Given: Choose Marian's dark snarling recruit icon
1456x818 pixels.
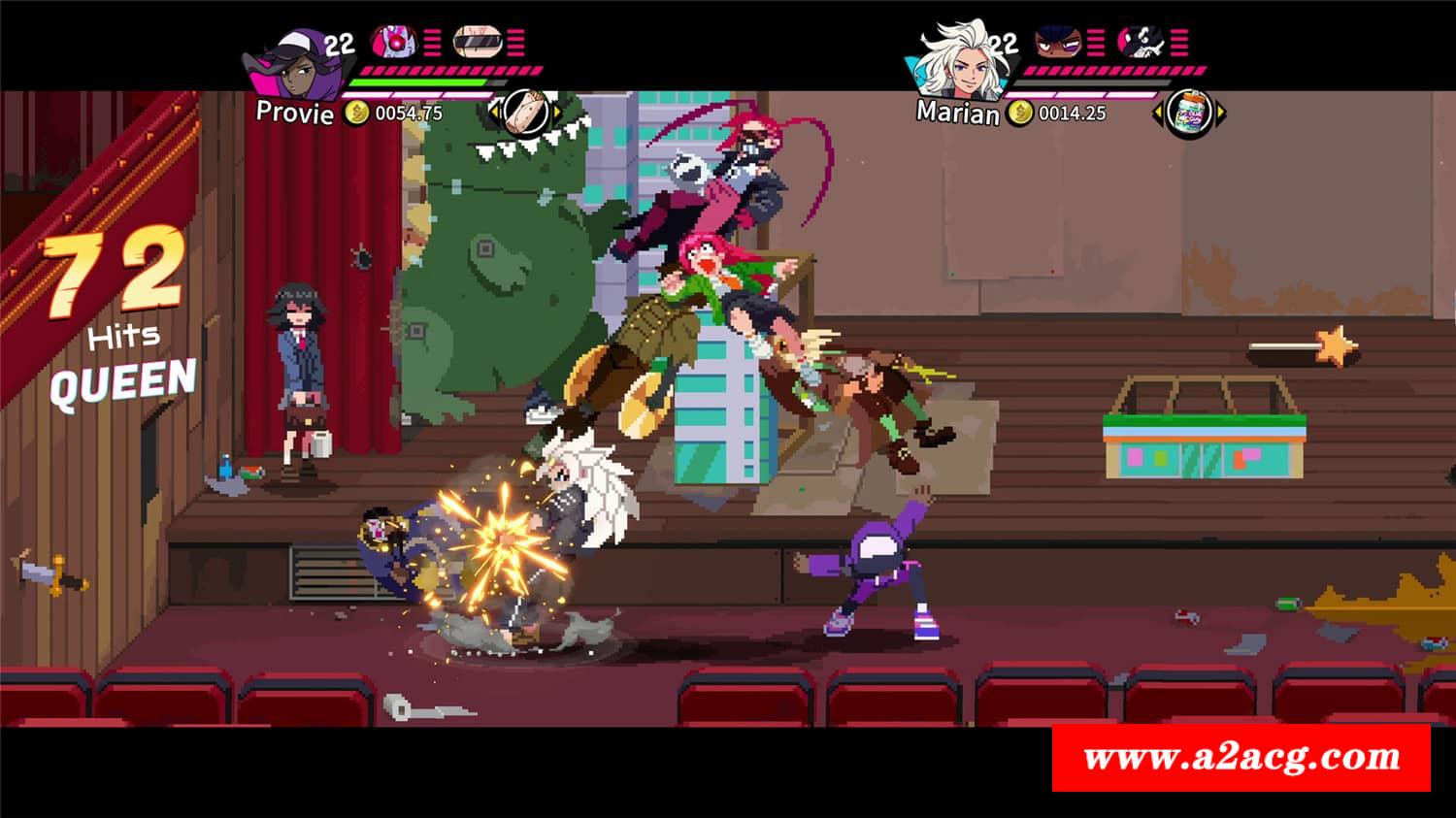Looking at the screenshot, I should coord(1140,42).
